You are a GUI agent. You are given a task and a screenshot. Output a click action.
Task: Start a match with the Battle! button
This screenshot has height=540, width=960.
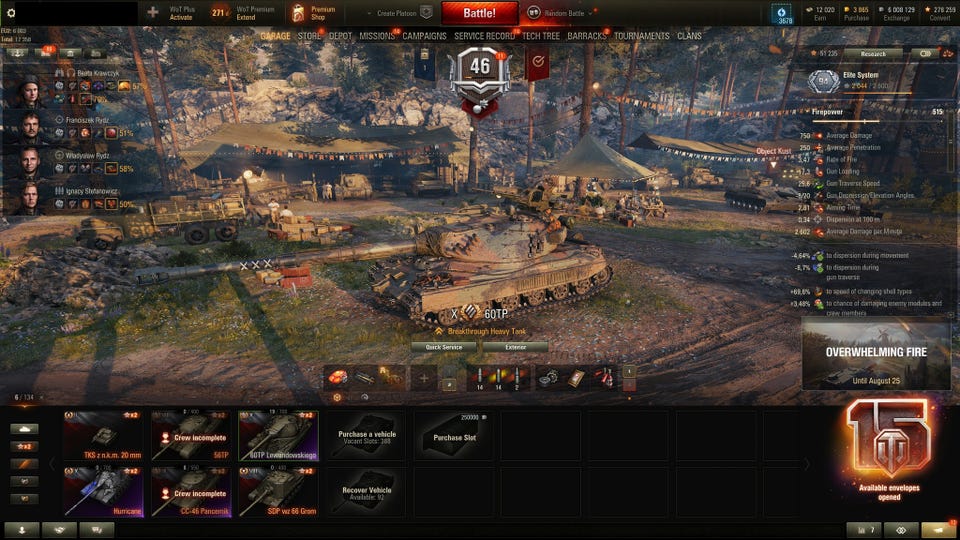[x=480, y=13]
